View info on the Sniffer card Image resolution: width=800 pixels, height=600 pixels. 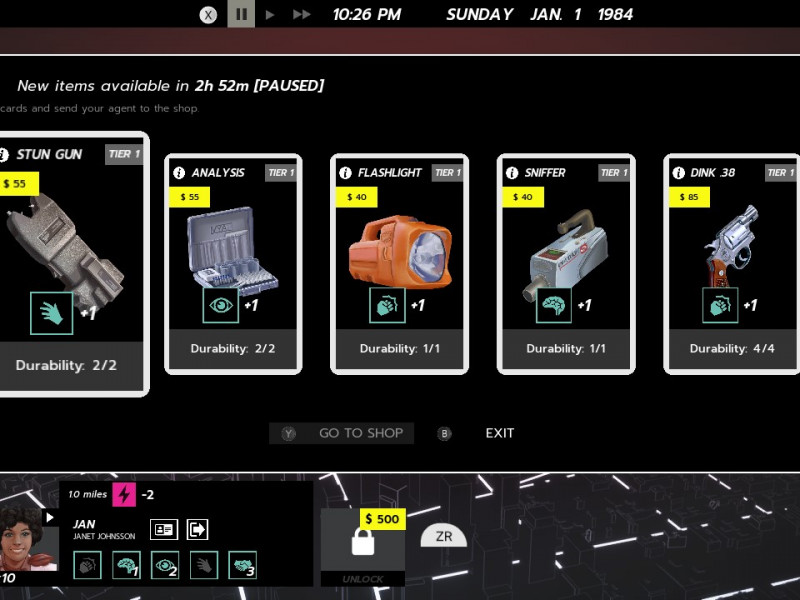513,173
